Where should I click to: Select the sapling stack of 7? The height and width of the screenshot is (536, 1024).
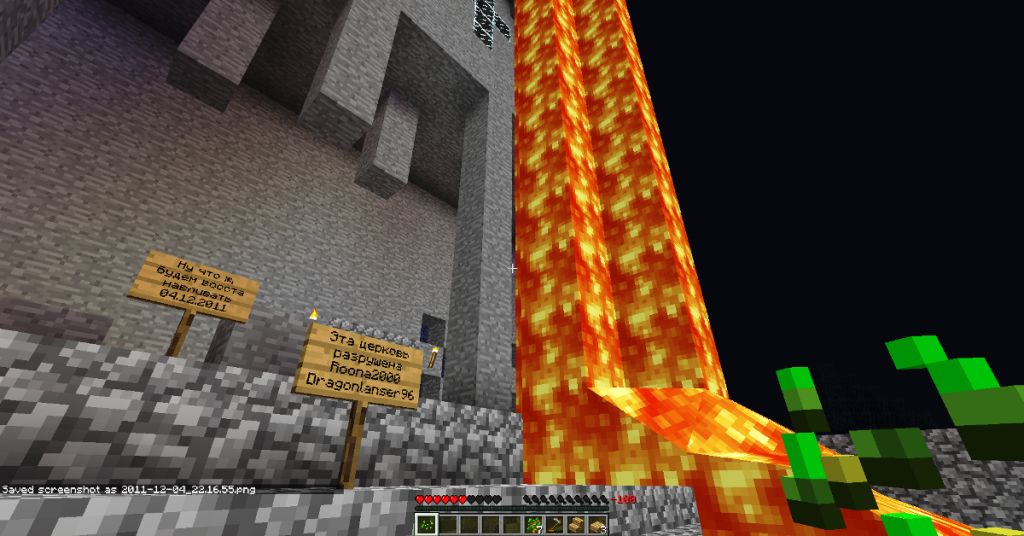(534, 523)
